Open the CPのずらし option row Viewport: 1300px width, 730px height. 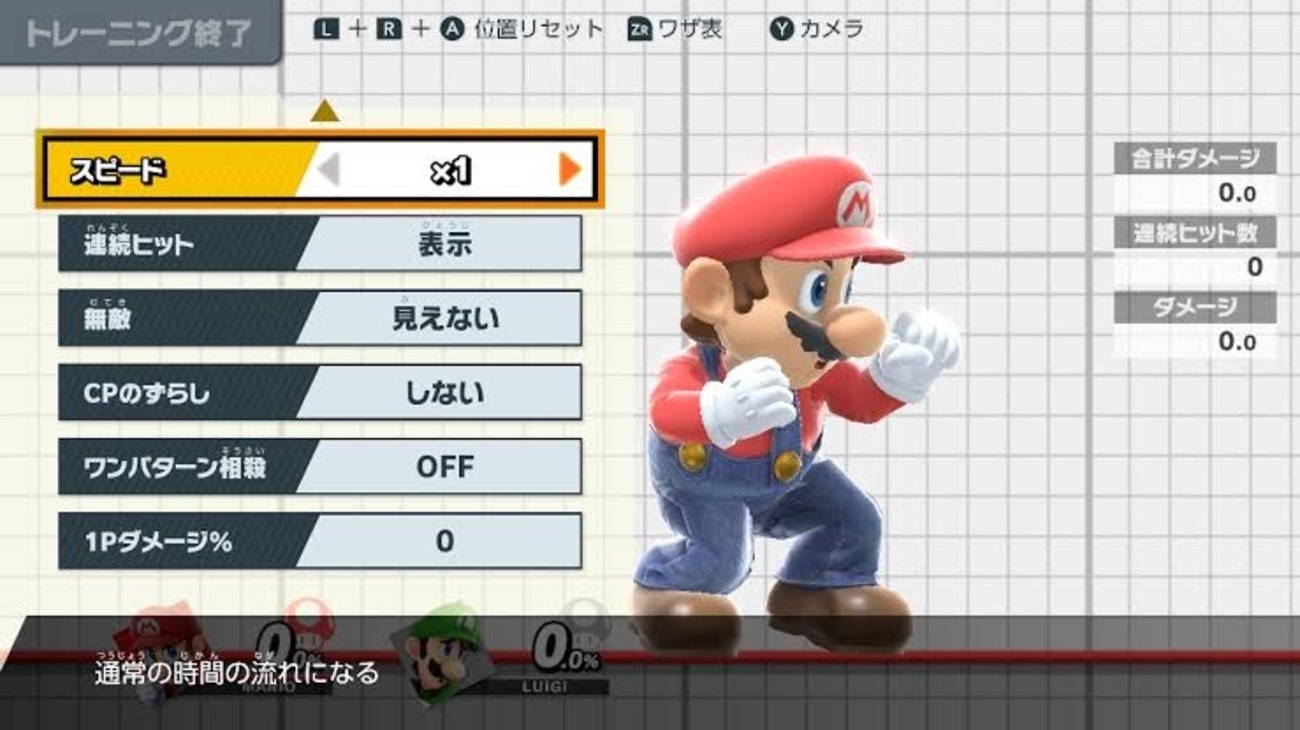pyautogui.click(x=320, y=392)
